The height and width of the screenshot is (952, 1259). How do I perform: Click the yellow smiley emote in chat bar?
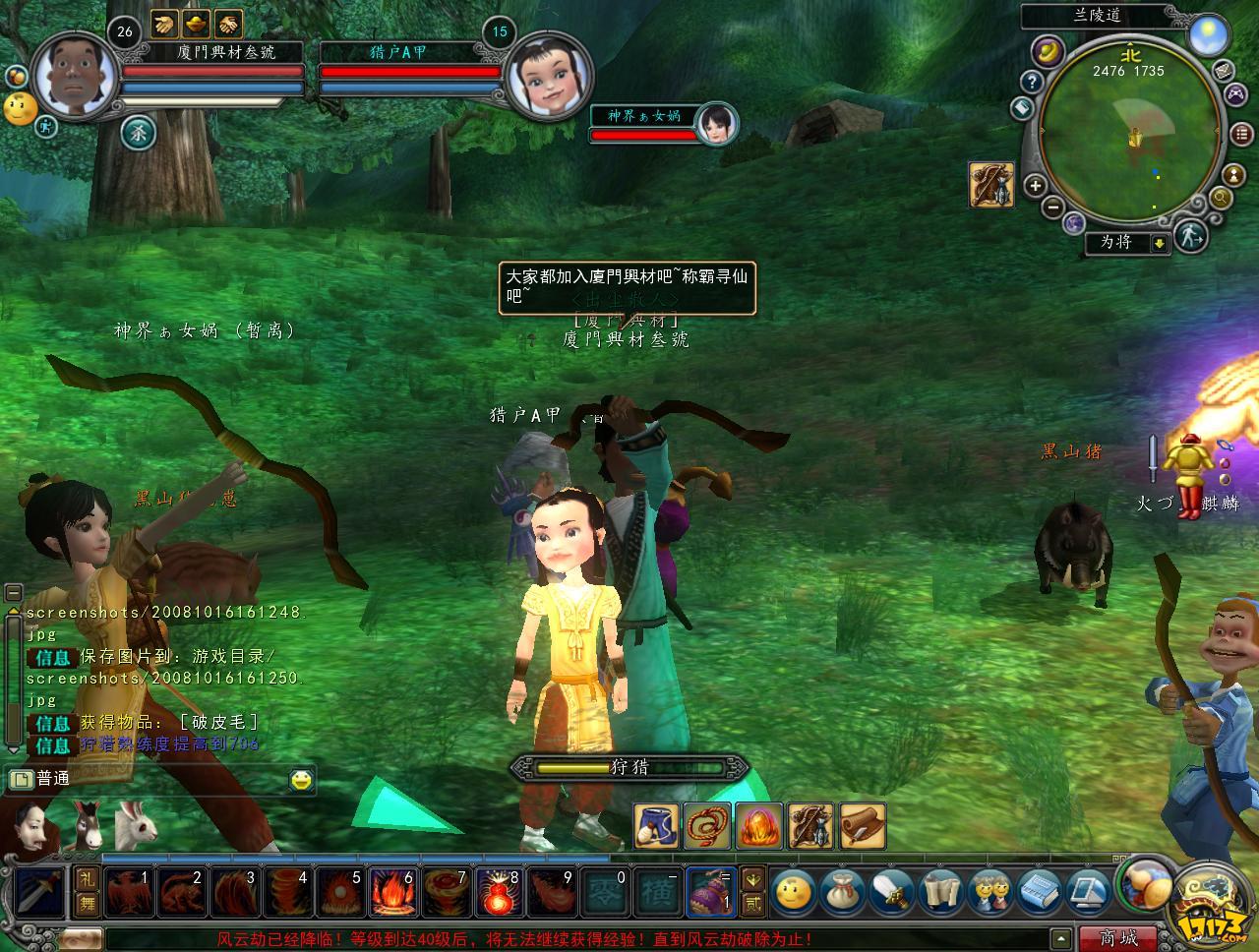point(301,780)
